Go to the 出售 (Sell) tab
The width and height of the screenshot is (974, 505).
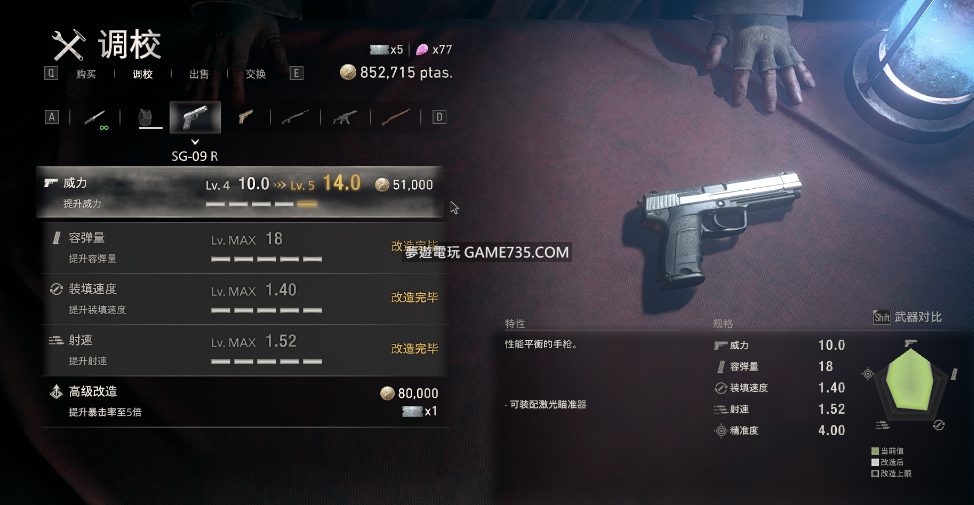coord(199,73)
